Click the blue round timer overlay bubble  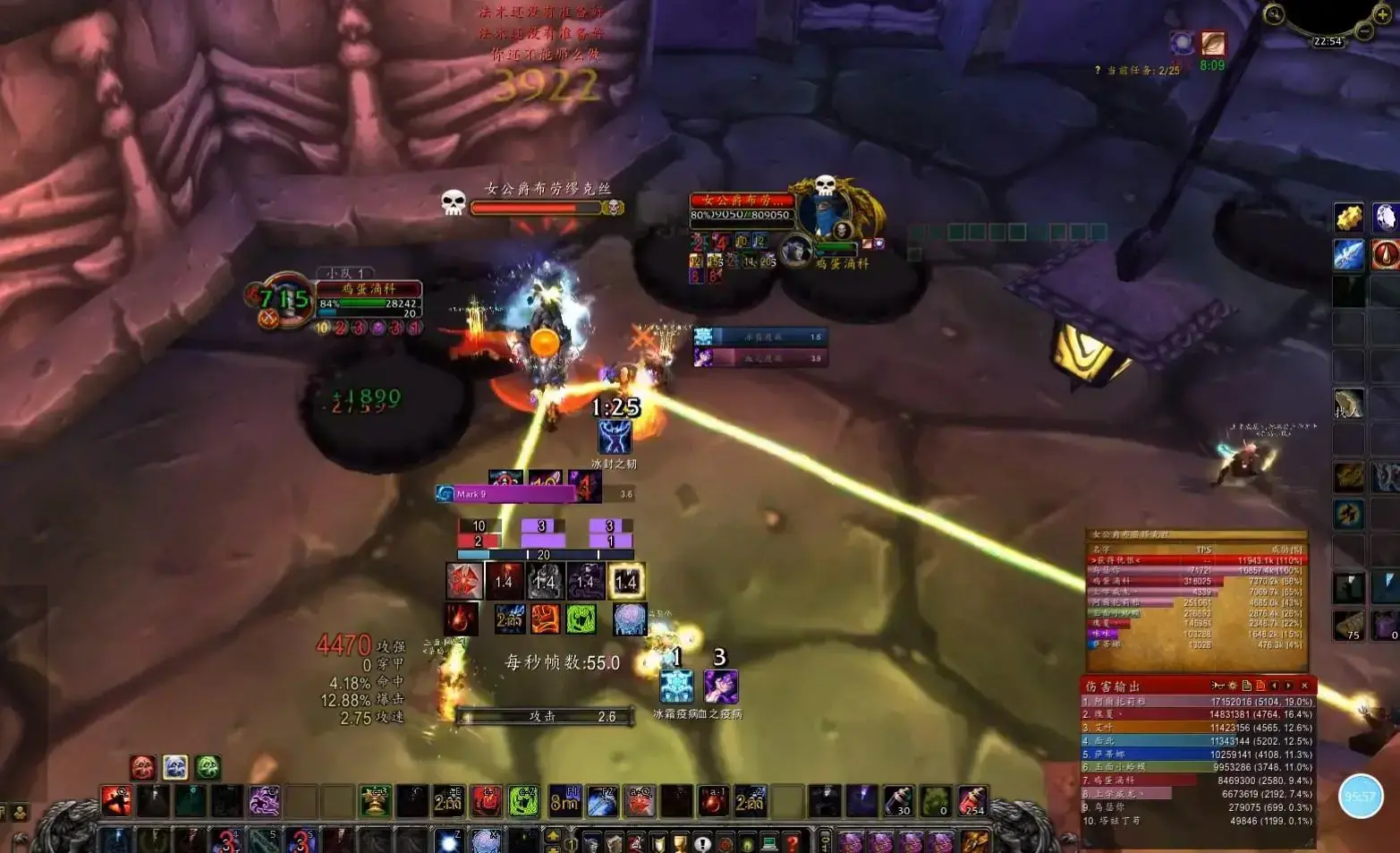1360,796
